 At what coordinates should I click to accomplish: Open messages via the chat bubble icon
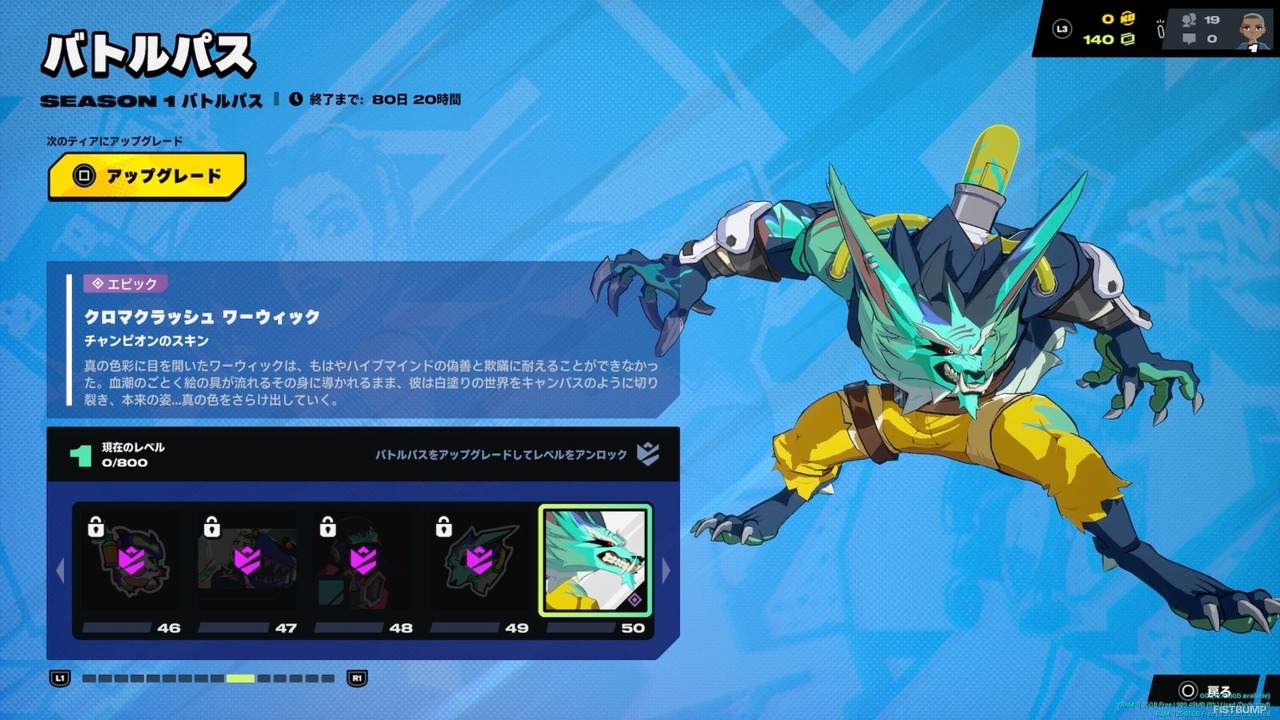pyautogui.click(x=1187, y=40)
